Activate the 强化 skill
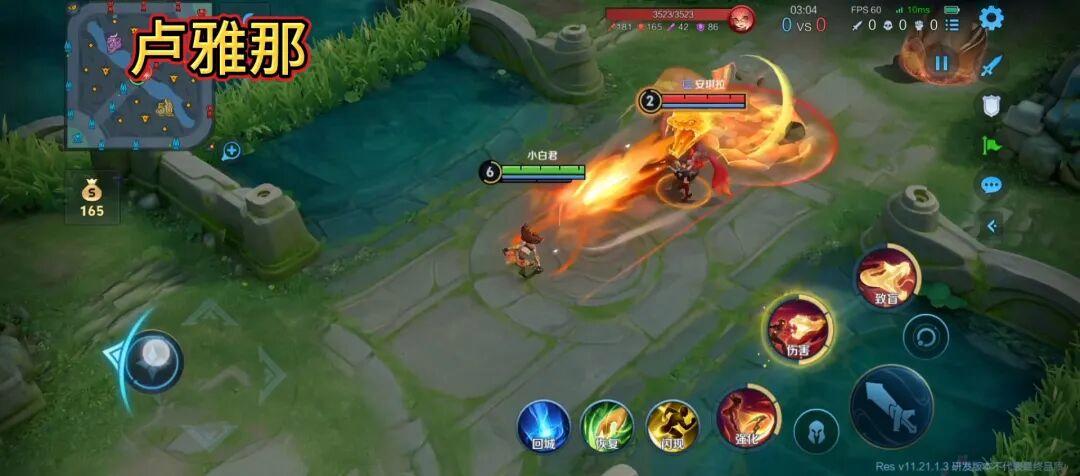This screenshot has width=1080, height=476. [x=747, y=417]
